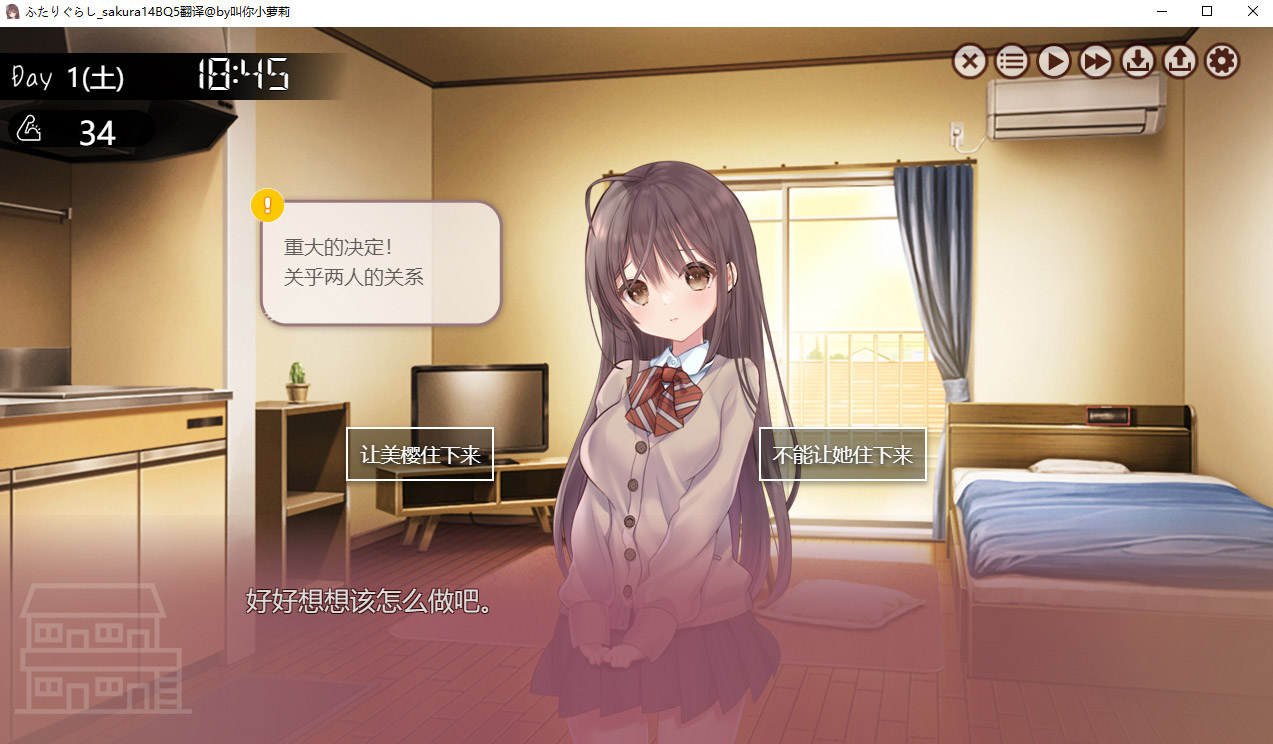
Task: Open the load menu with the upload-arrow icon
Action: (1180, 62)
